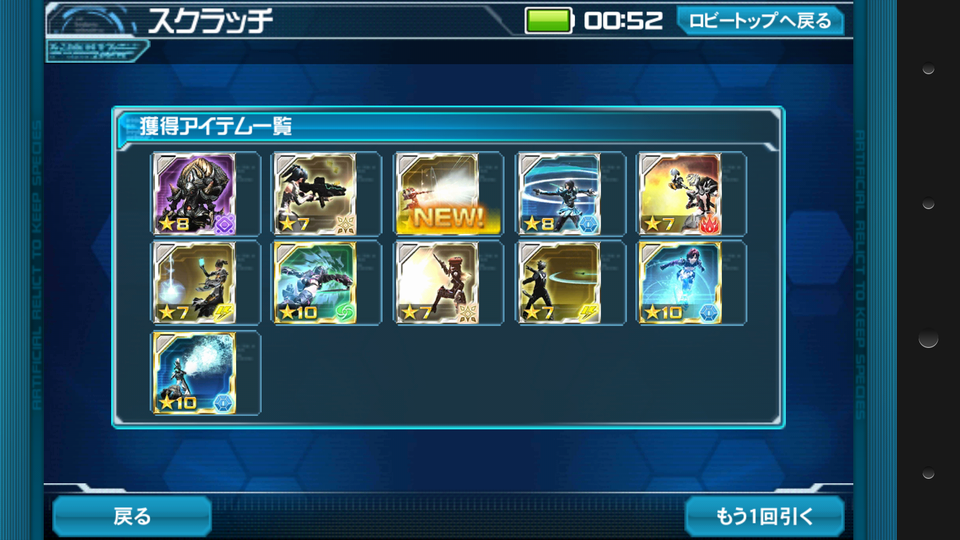Image resolution: width=960 pixels, height=540 pixels.
Task: Return to lobby top via ロビートップへ戻る
Action: click(x=759, y=20)
